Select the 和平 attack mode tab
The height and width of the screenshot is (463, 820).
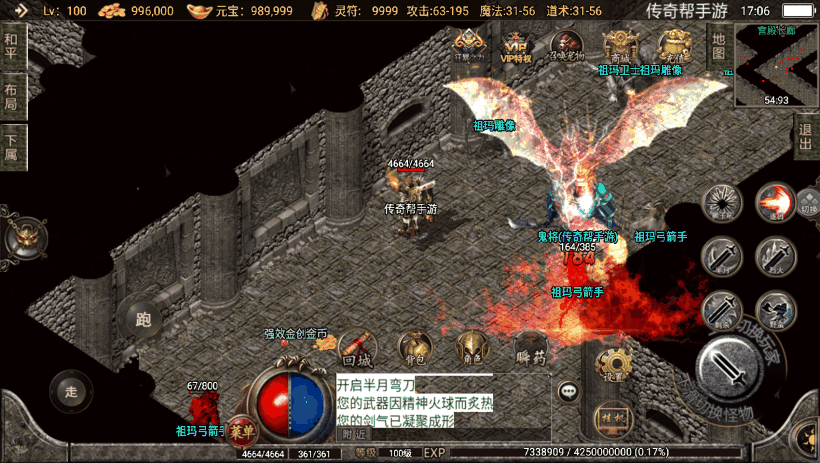11,47
